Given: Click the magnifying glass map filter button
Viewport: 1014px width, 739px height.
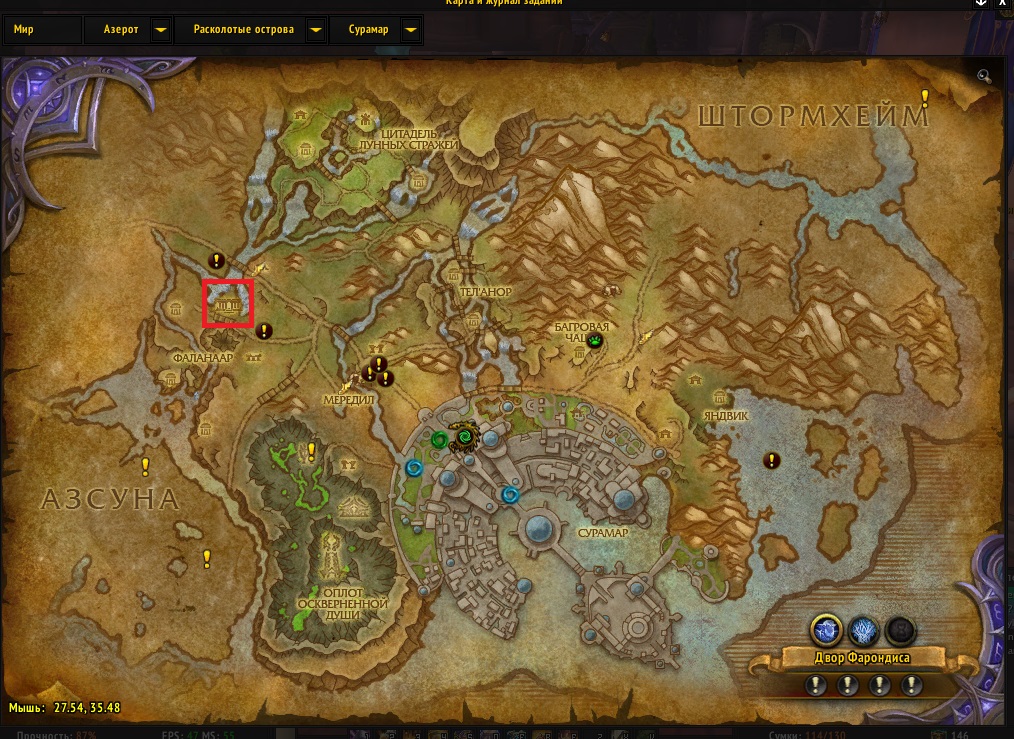Looking at the screenshot, I should (984, 75).
